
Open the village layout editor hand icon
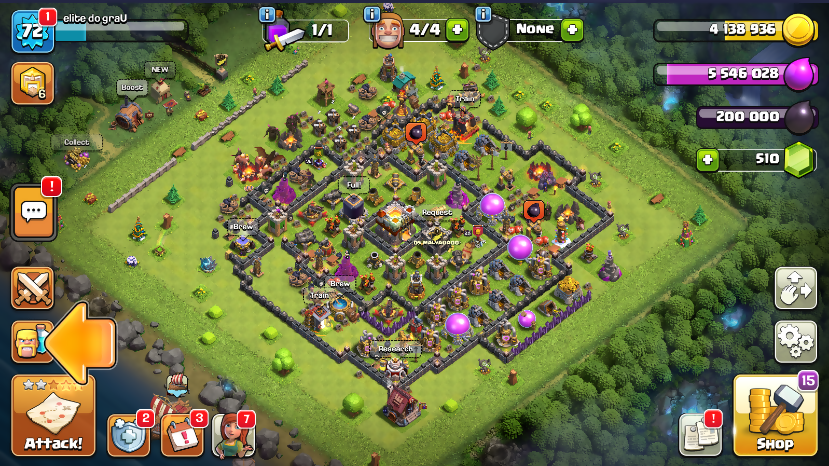tap(796, 288)
